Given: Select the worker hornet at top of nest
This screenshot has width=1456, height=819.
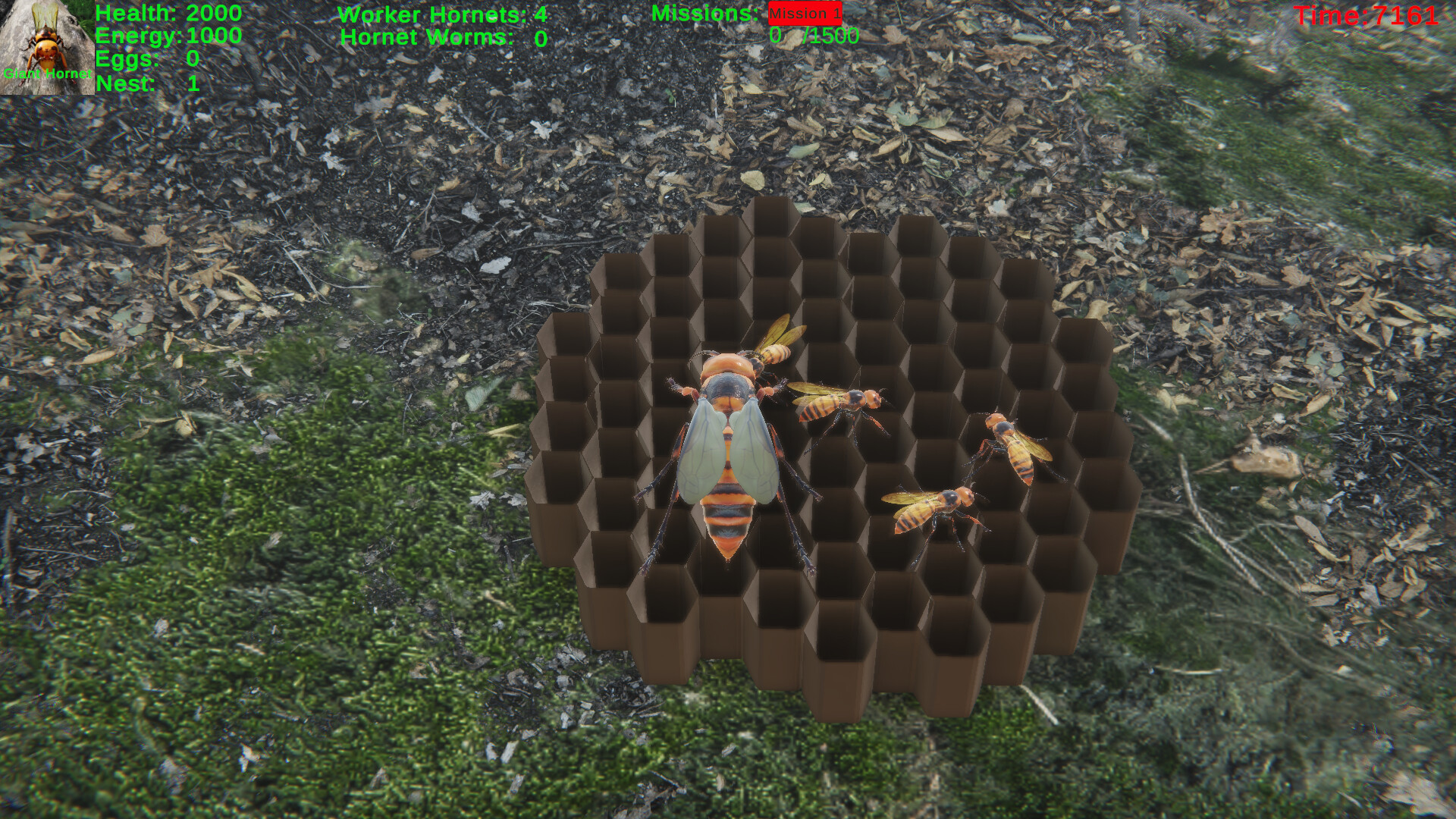Looking at the screenshot, I should pyautogui.click(x=773, y=353).
